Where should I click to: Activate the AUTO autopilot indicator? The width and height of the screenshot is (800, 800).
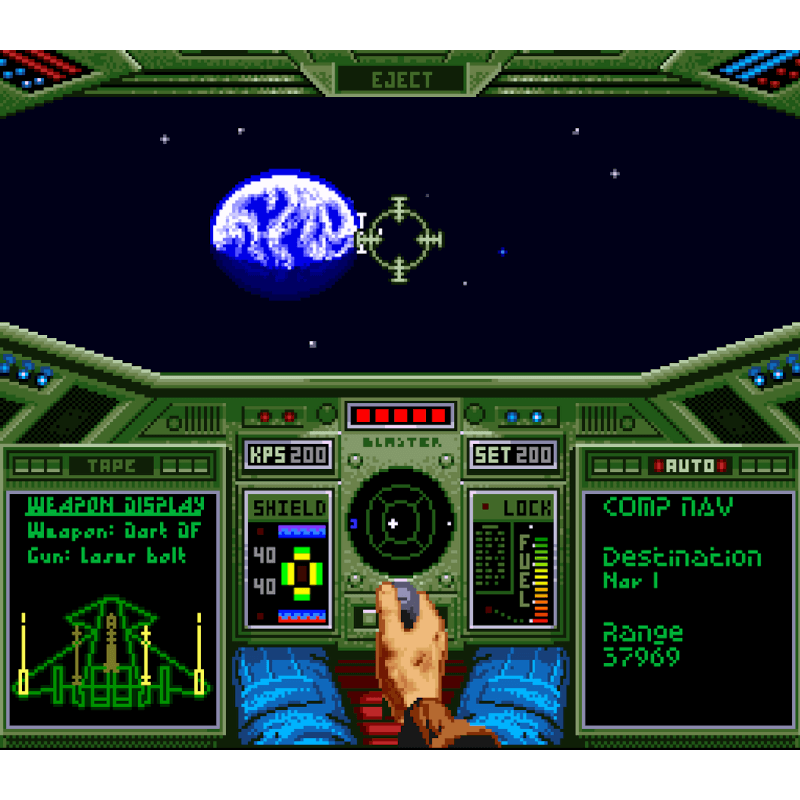[689, 466]
